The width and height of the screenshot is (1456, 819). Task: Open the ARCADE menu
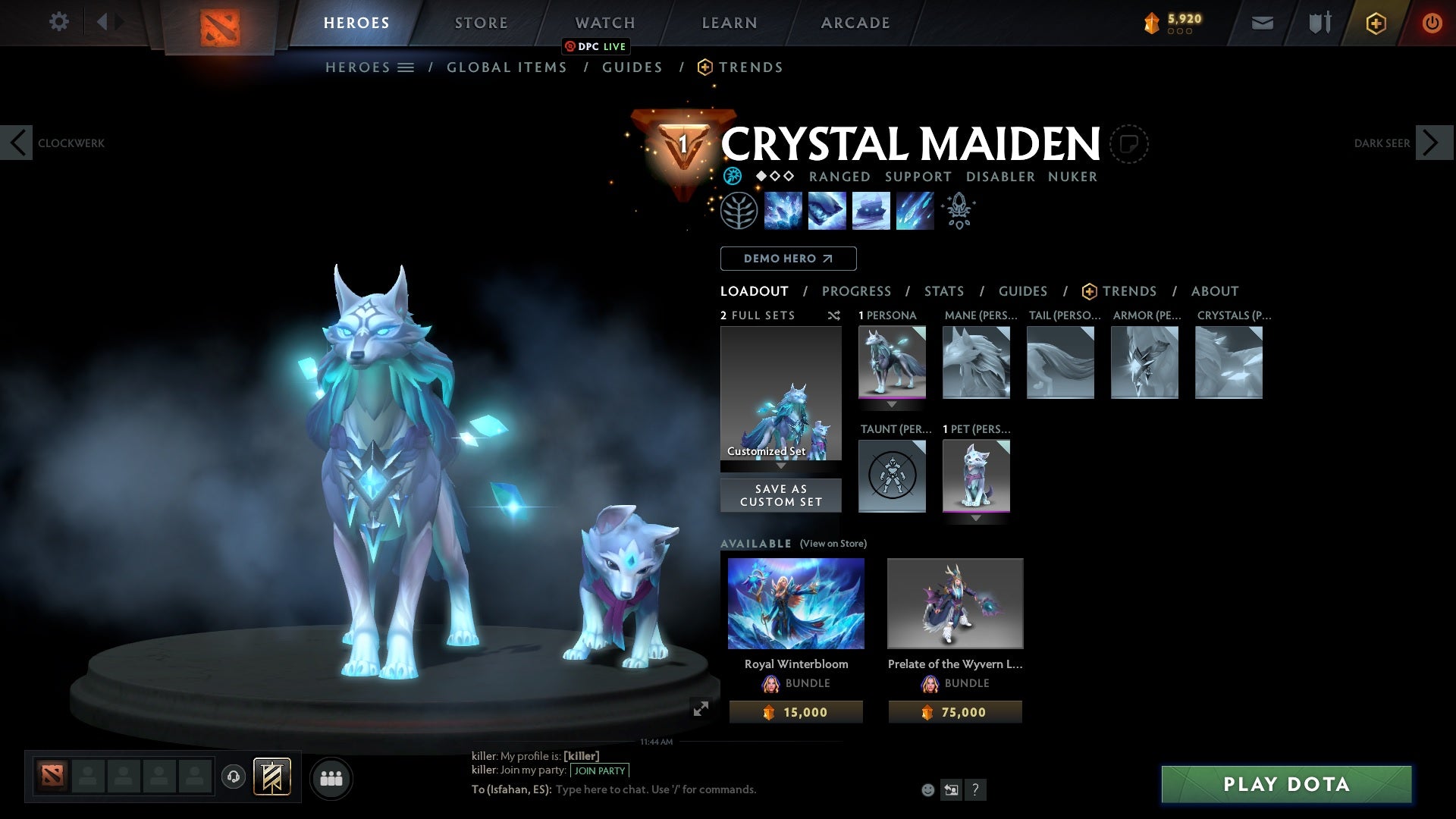coord(855,23)
